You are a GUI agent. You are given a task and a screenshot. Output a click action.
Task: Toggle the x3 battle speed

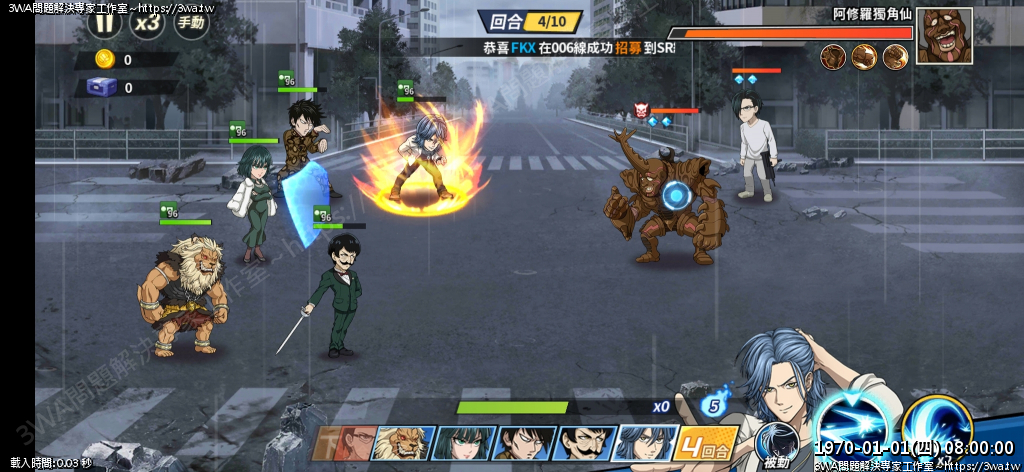click(x=148, y=21)
